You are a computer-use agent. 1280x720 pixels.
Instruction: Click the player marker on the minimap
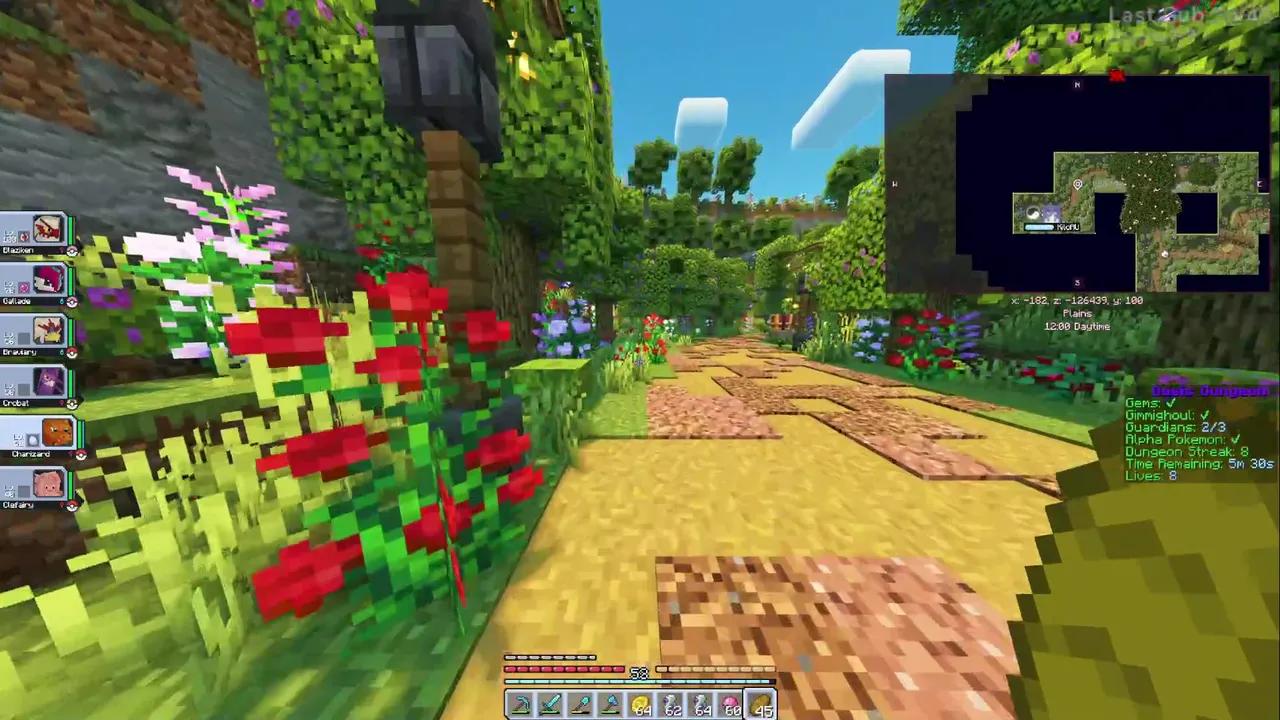click(x=1077, y=184)
